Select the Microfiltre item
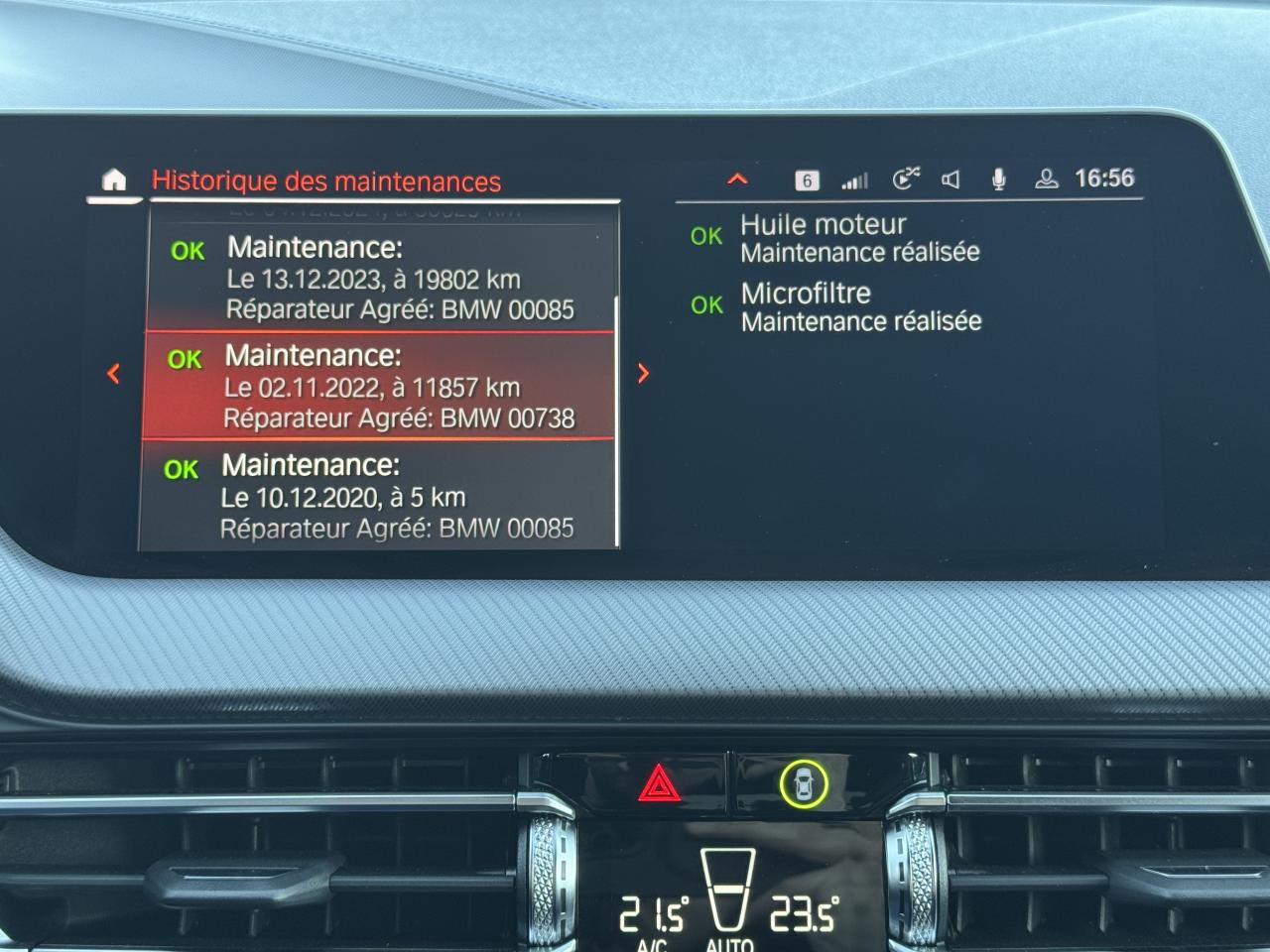 point(860,307)
